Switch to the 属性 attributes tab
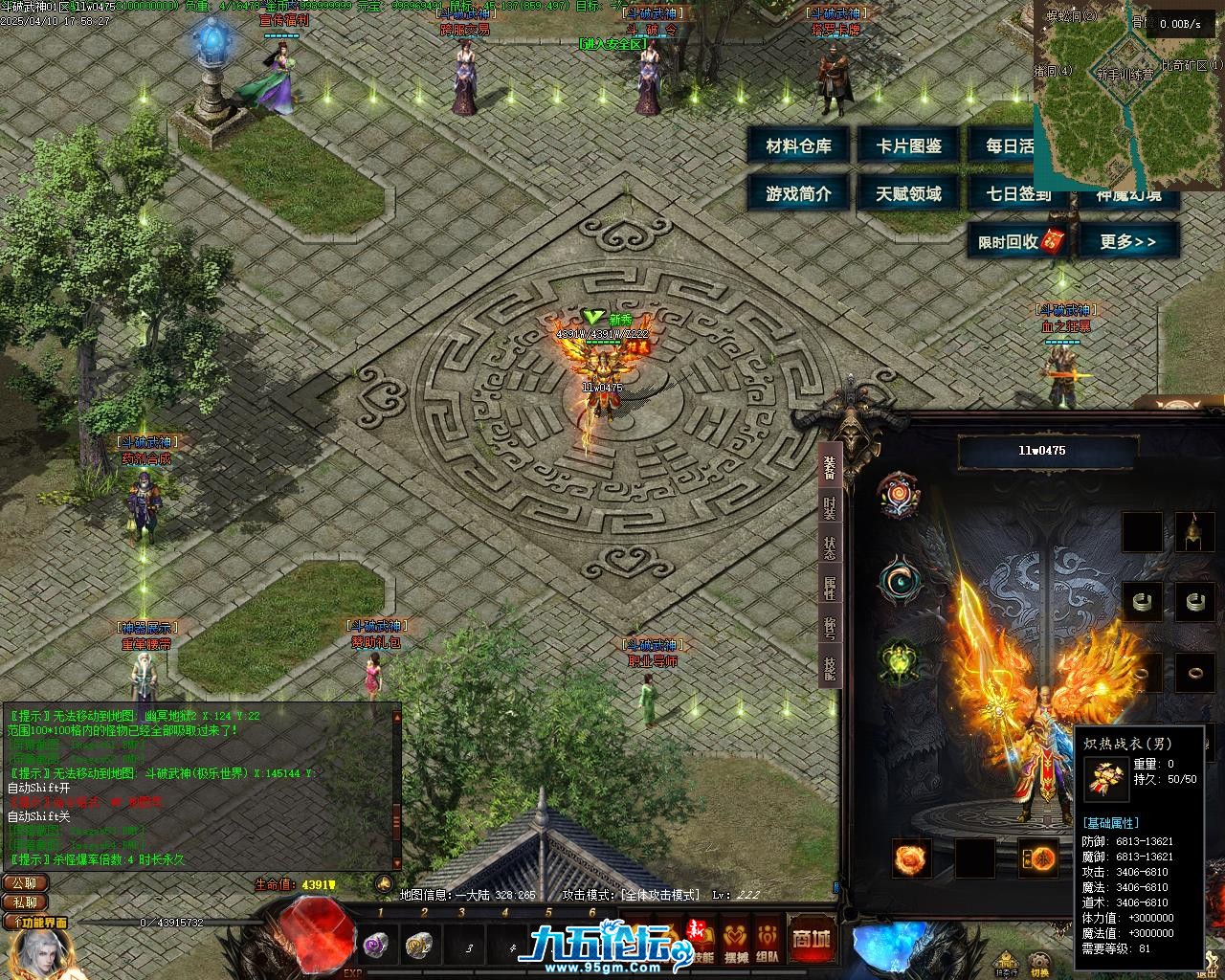The width and height of the screenshot is (1225, 980). point(829,588)
